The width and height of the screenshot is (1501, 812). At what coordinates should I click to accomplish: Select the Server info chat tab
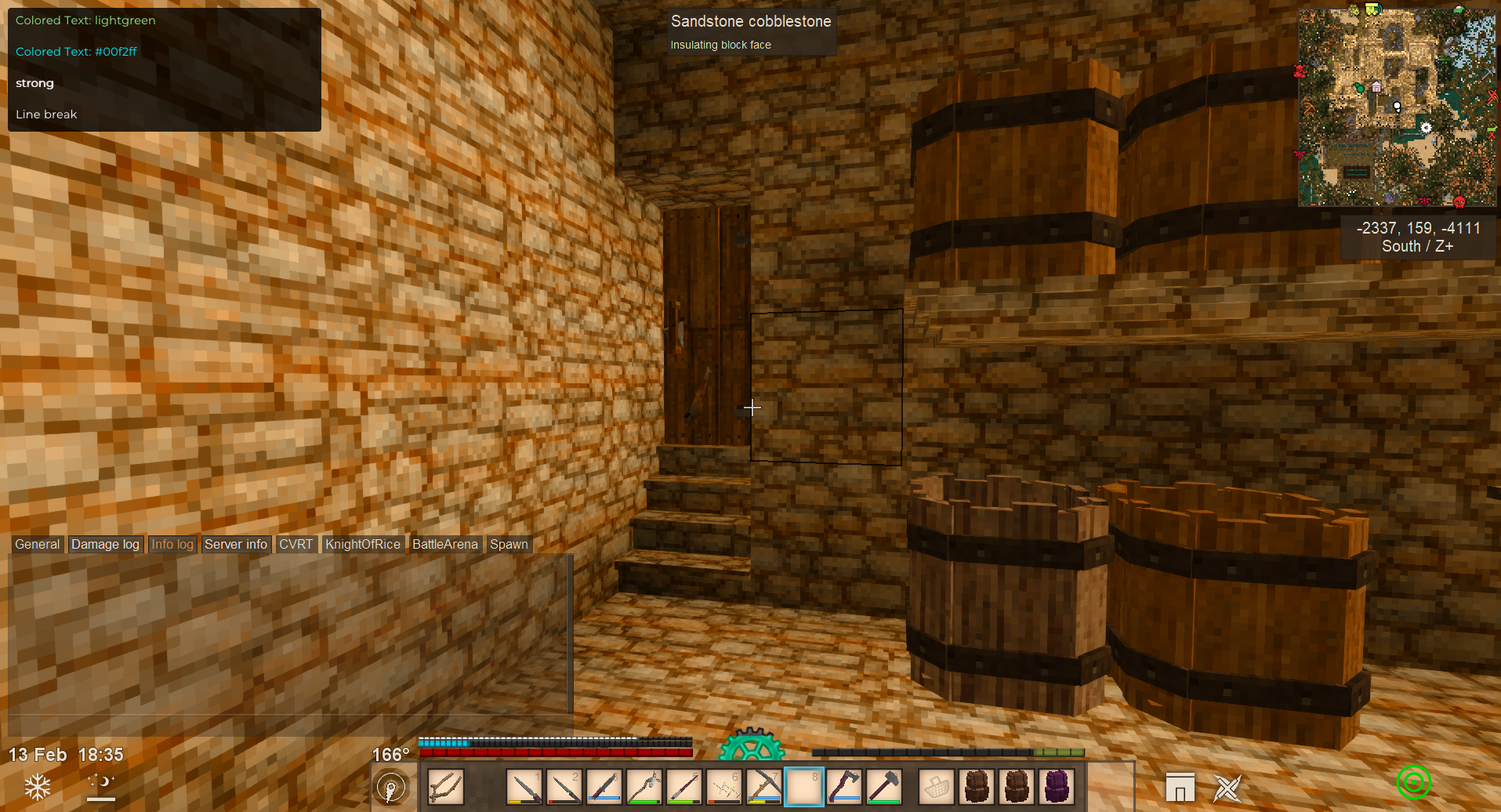(235, 544)
